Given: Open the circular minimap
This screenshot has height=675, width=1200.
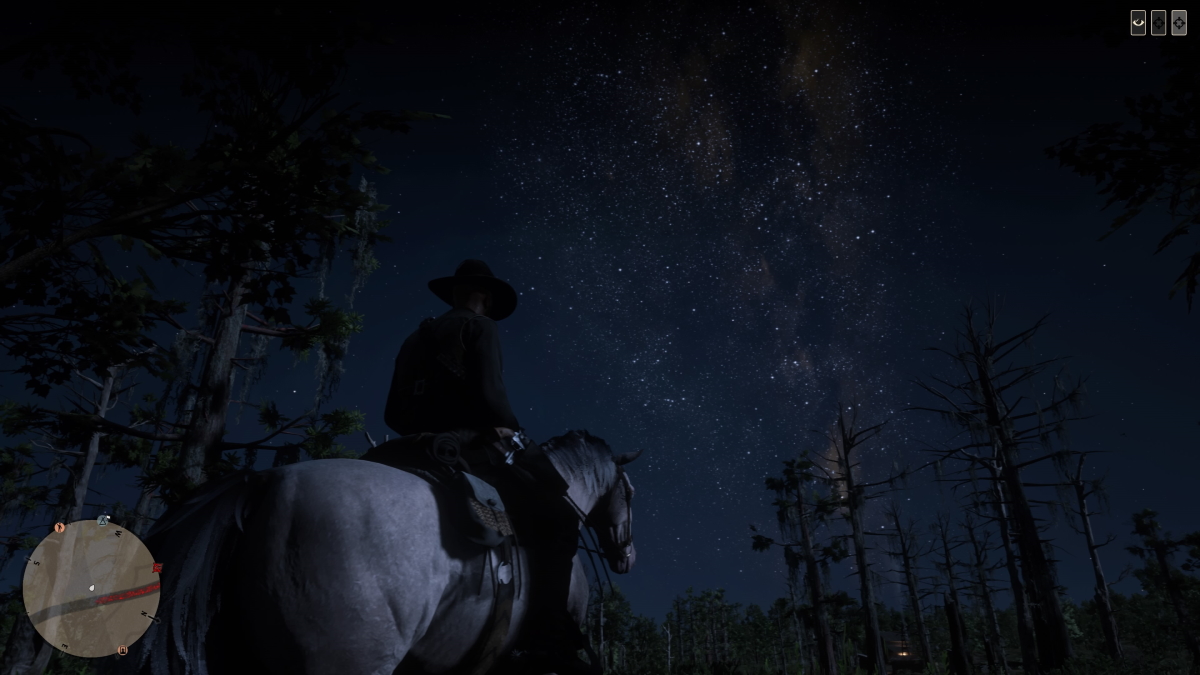Looking at the screenshot, I should 91,588.
